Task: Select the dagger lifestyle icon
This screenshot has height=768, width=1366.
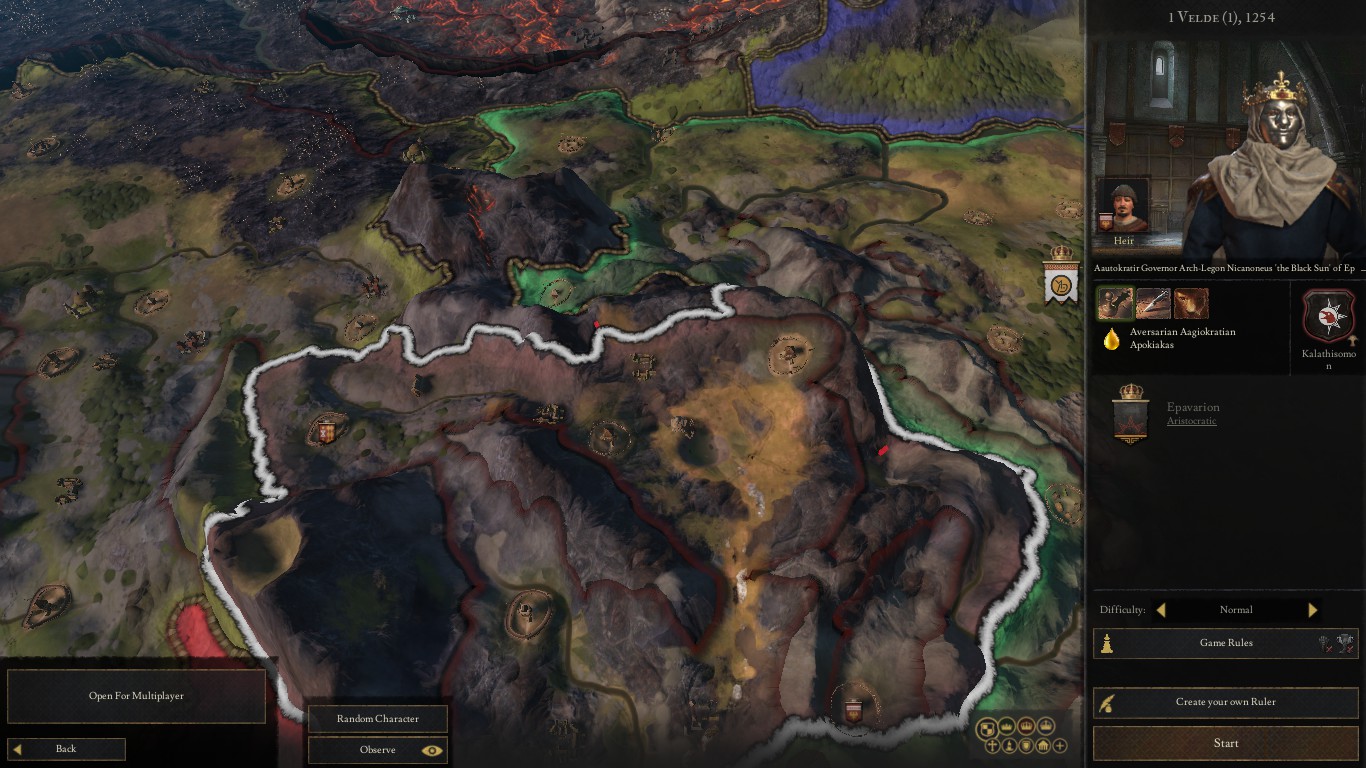Action: point(1151,302)
